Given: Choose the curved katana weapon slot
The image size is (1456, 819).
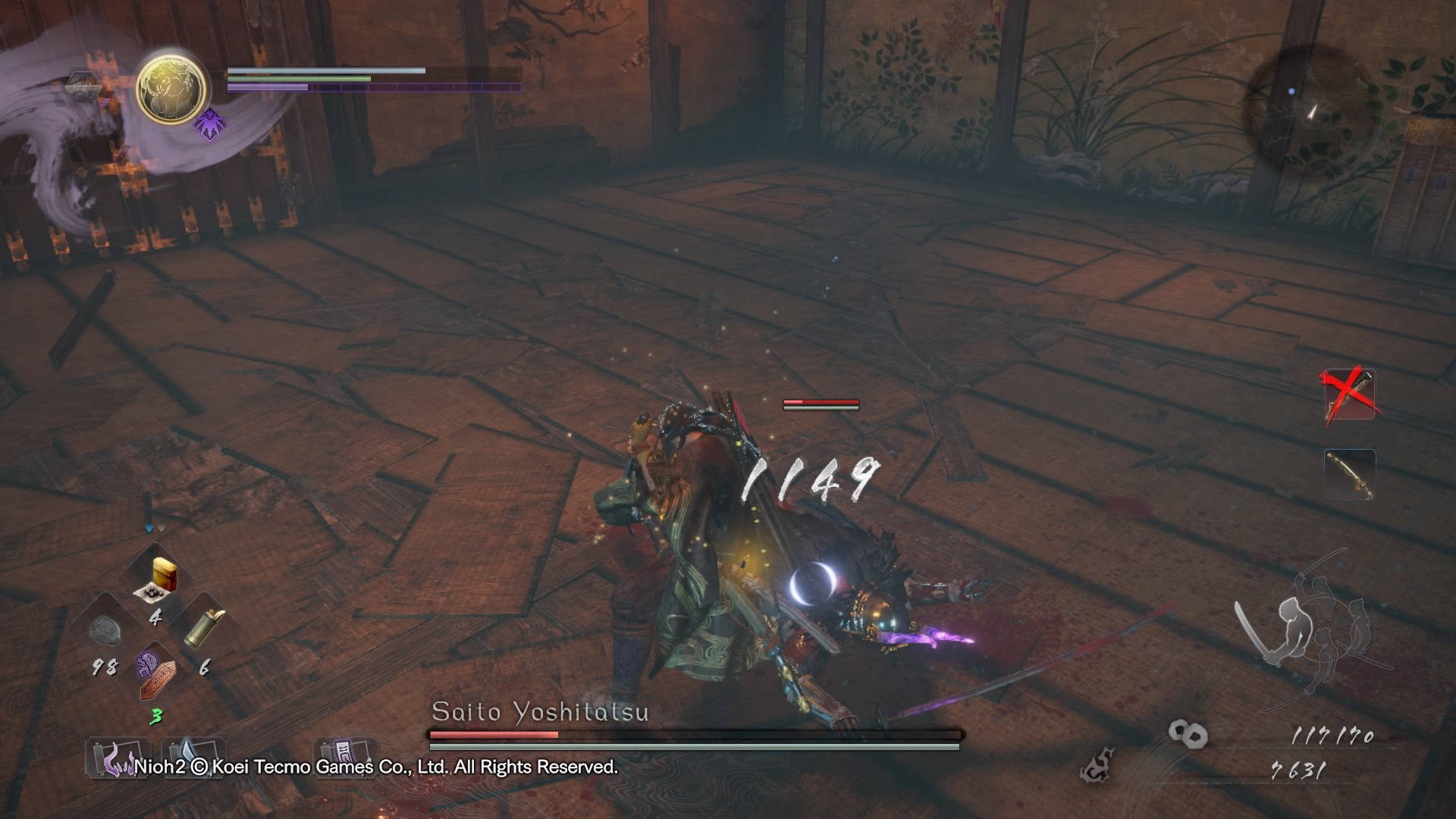Looking at the screenshot, I should (x=1350, y=475).
